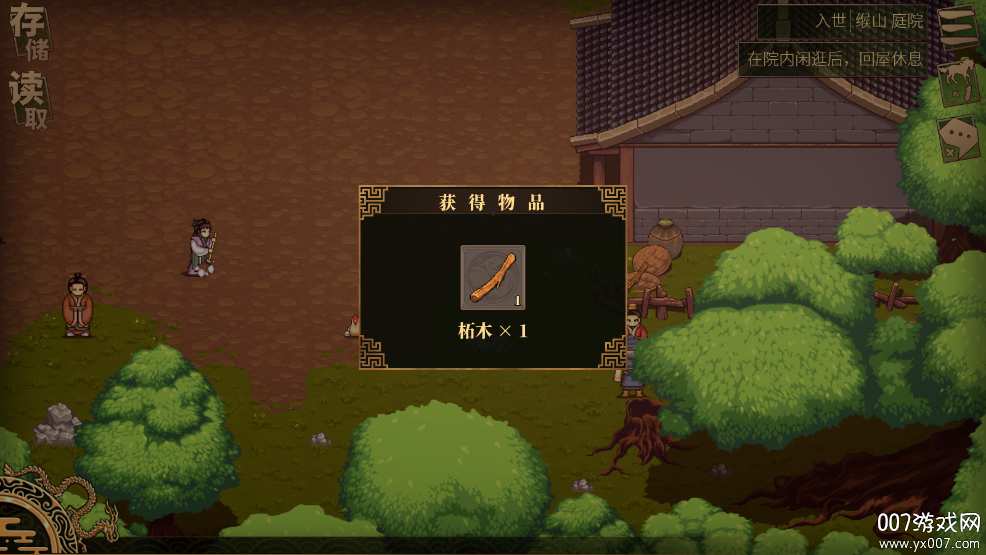Open the speech bubble dialogue log icon
The width and height of the screenshot is (986, 555).
[958, 140]
